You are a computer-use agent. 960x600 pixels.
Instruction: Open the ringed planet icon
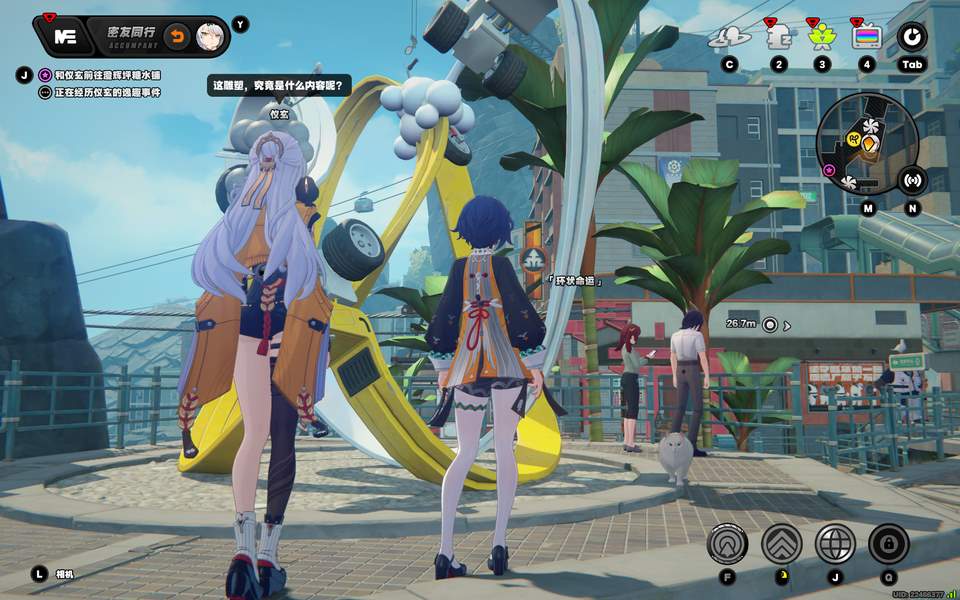click(x=729, y=38)
